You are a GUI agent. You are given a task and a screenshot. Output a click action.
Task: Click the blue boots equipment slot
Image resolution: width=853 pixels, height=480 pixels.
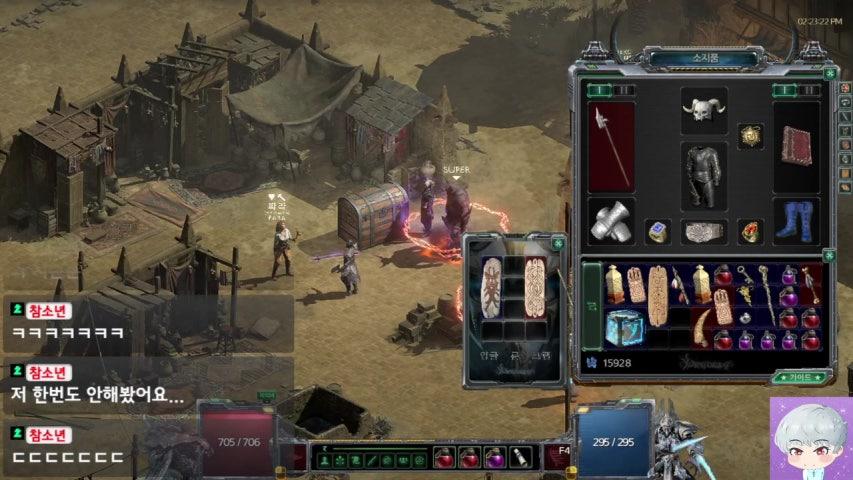796,222
